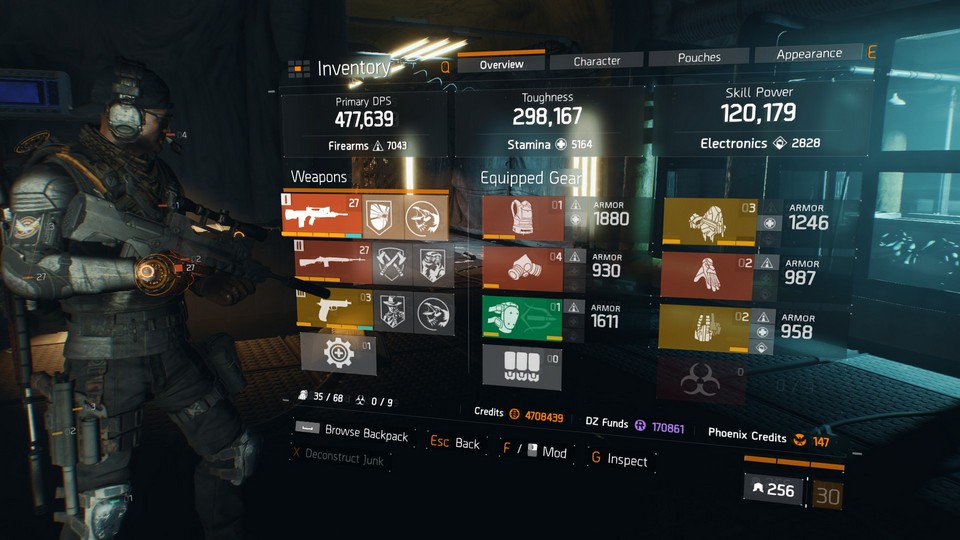Open the ammo pouch slot under gear
The width and height of the screenshot is (960, 540).
[x=522, y=366]
